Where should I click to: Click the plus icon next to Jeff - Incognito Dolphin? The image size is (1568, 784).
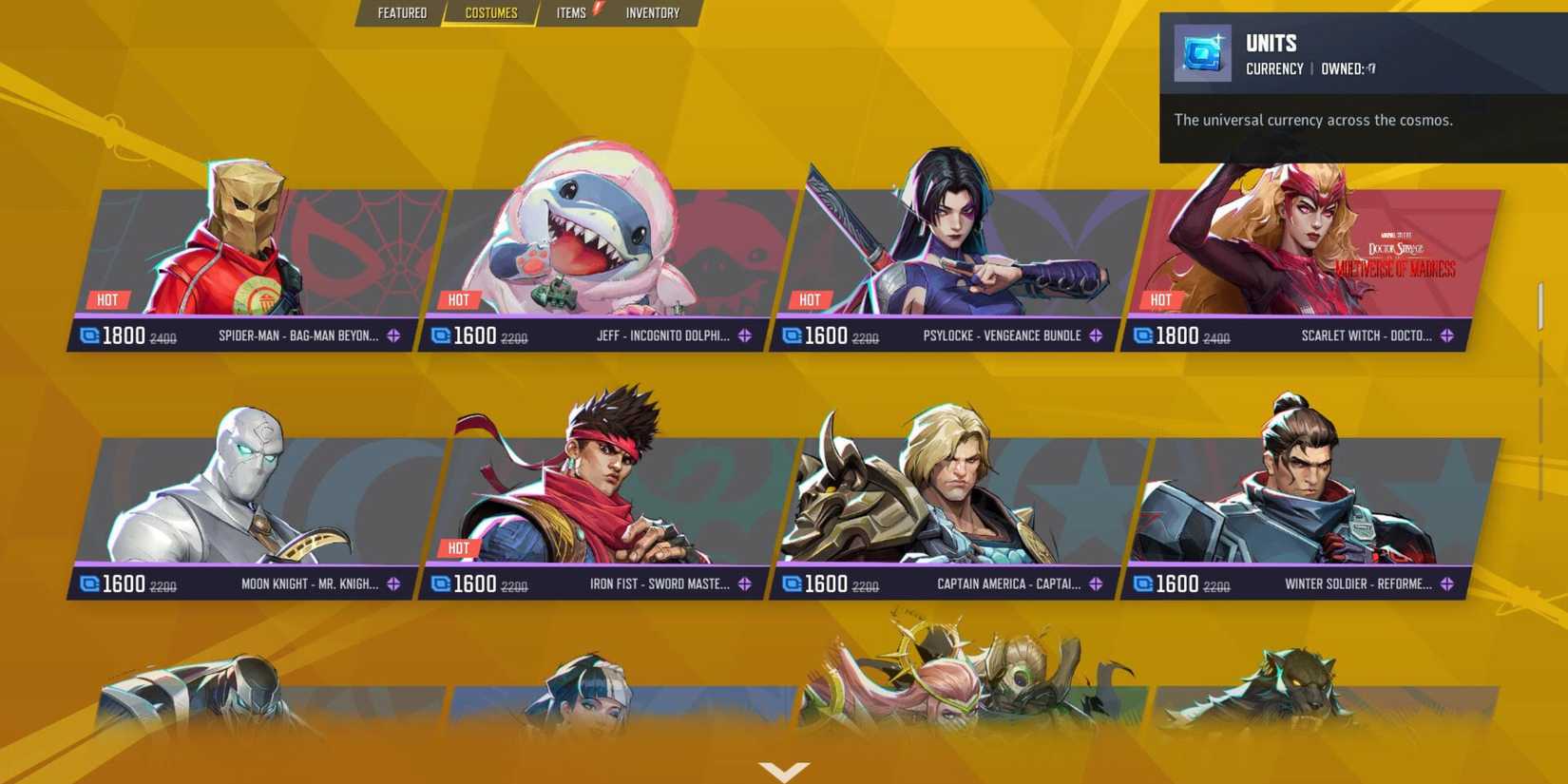pyautogui.click(x=745, y=335)
